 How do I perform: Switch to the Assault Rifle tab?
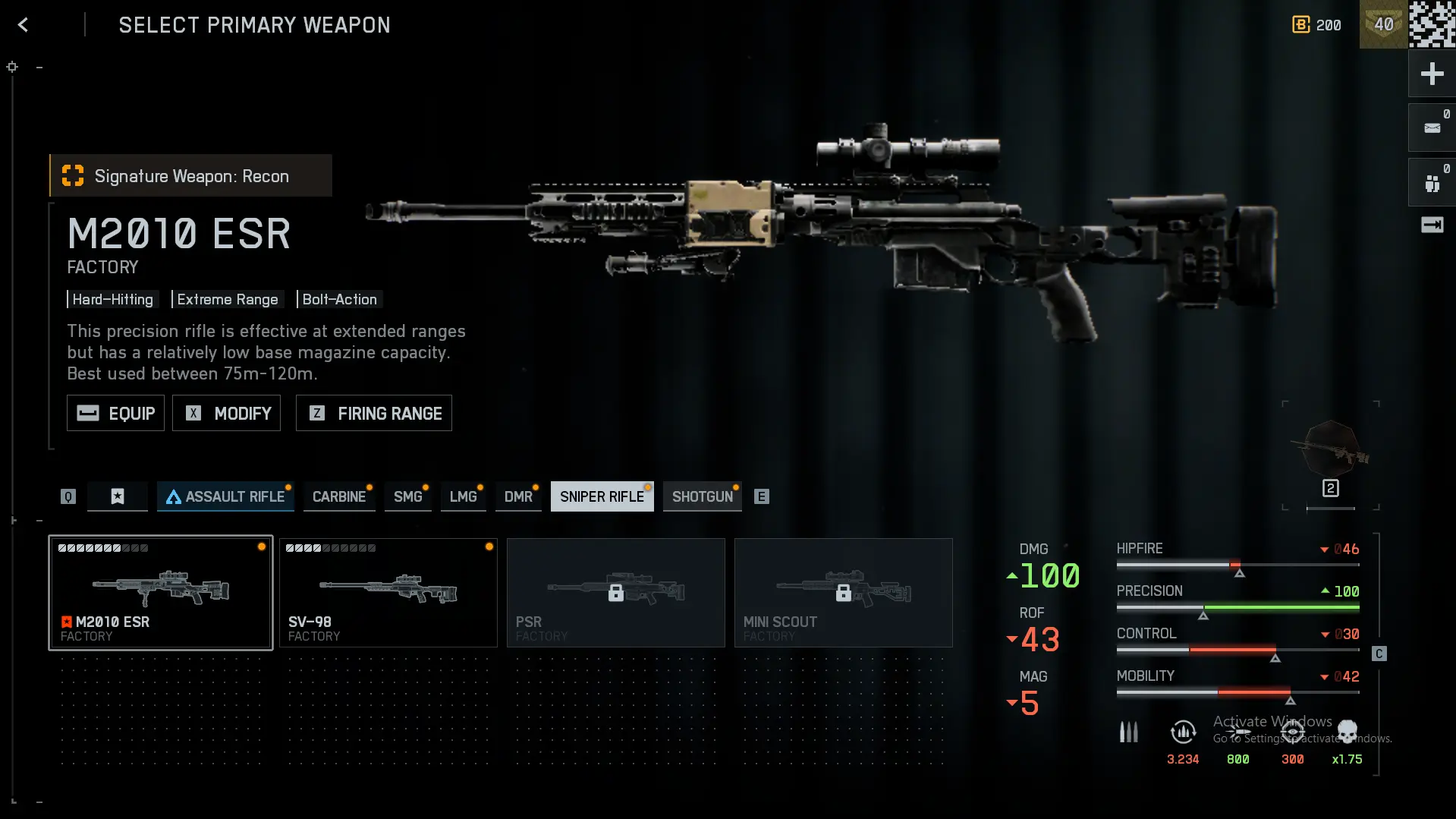coord(225,496)
